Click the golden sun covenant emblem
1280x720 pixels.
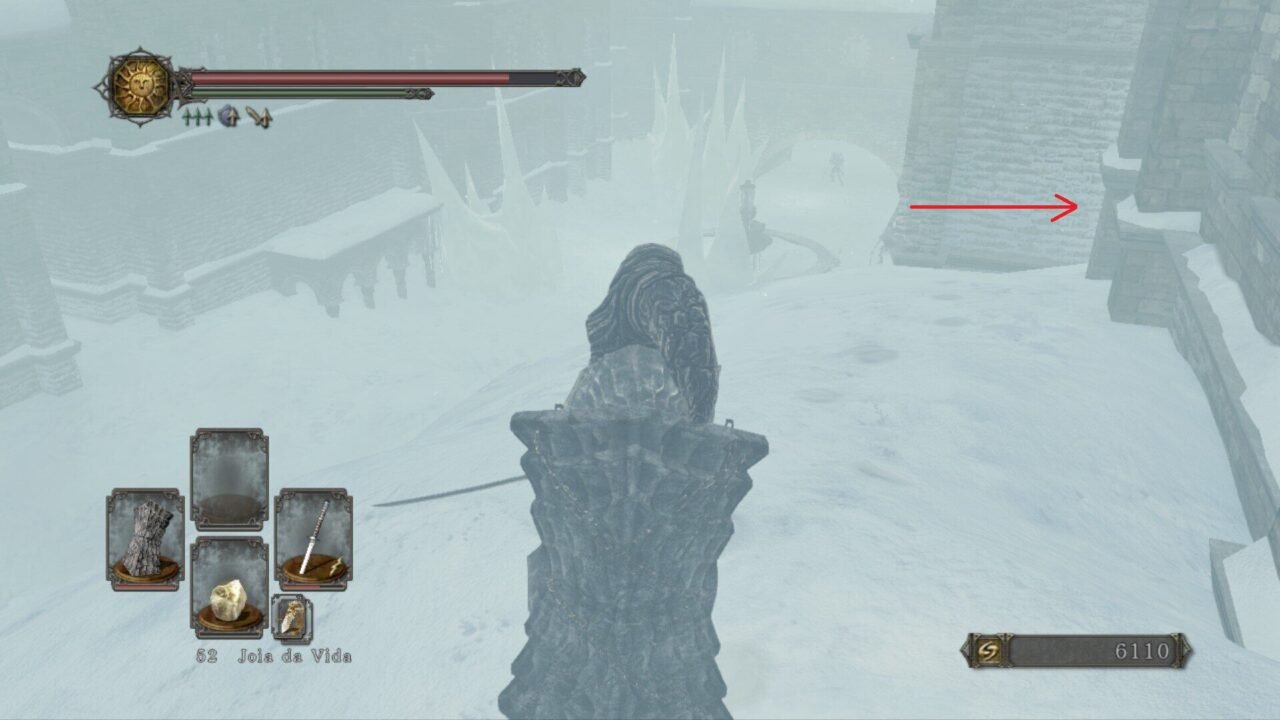[x=141, y=85]
